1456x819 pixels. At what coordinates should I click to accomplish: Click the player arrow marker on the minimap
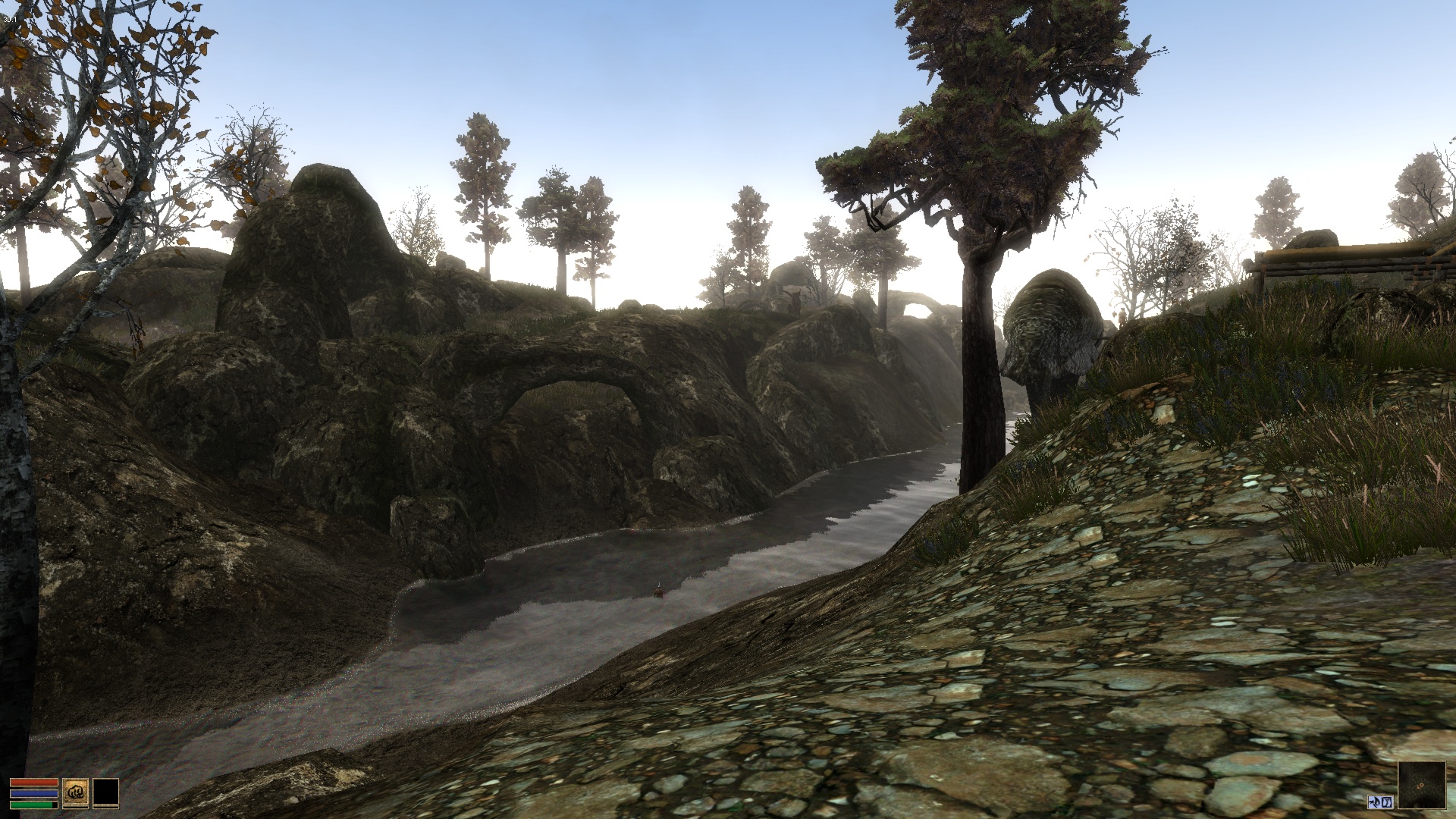coord(1420,786)
